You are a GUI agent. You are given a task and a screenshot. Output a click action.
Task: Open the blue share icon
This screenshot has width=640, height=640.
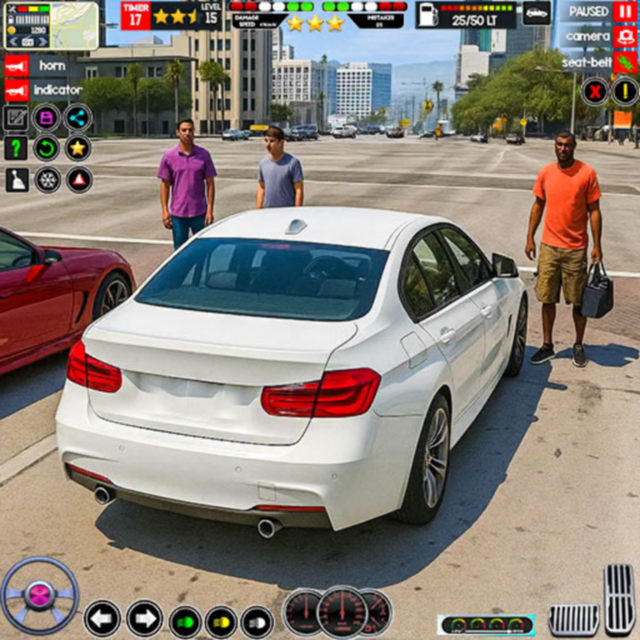[78, 118]
